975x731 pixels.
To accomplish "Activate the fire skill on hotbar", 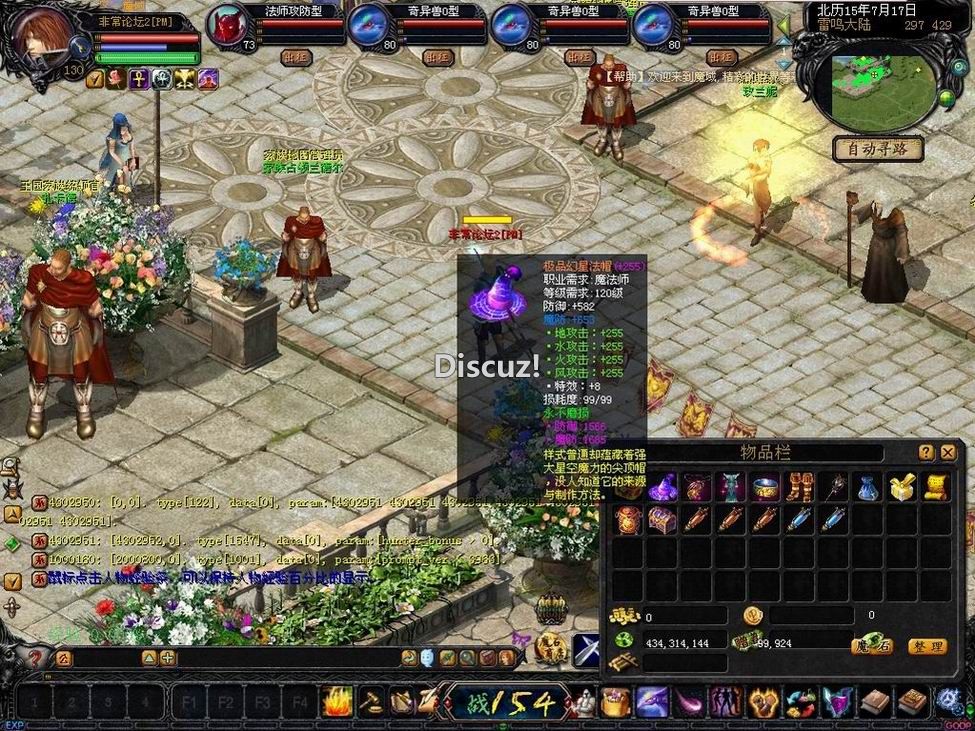I will pos(337,701).
